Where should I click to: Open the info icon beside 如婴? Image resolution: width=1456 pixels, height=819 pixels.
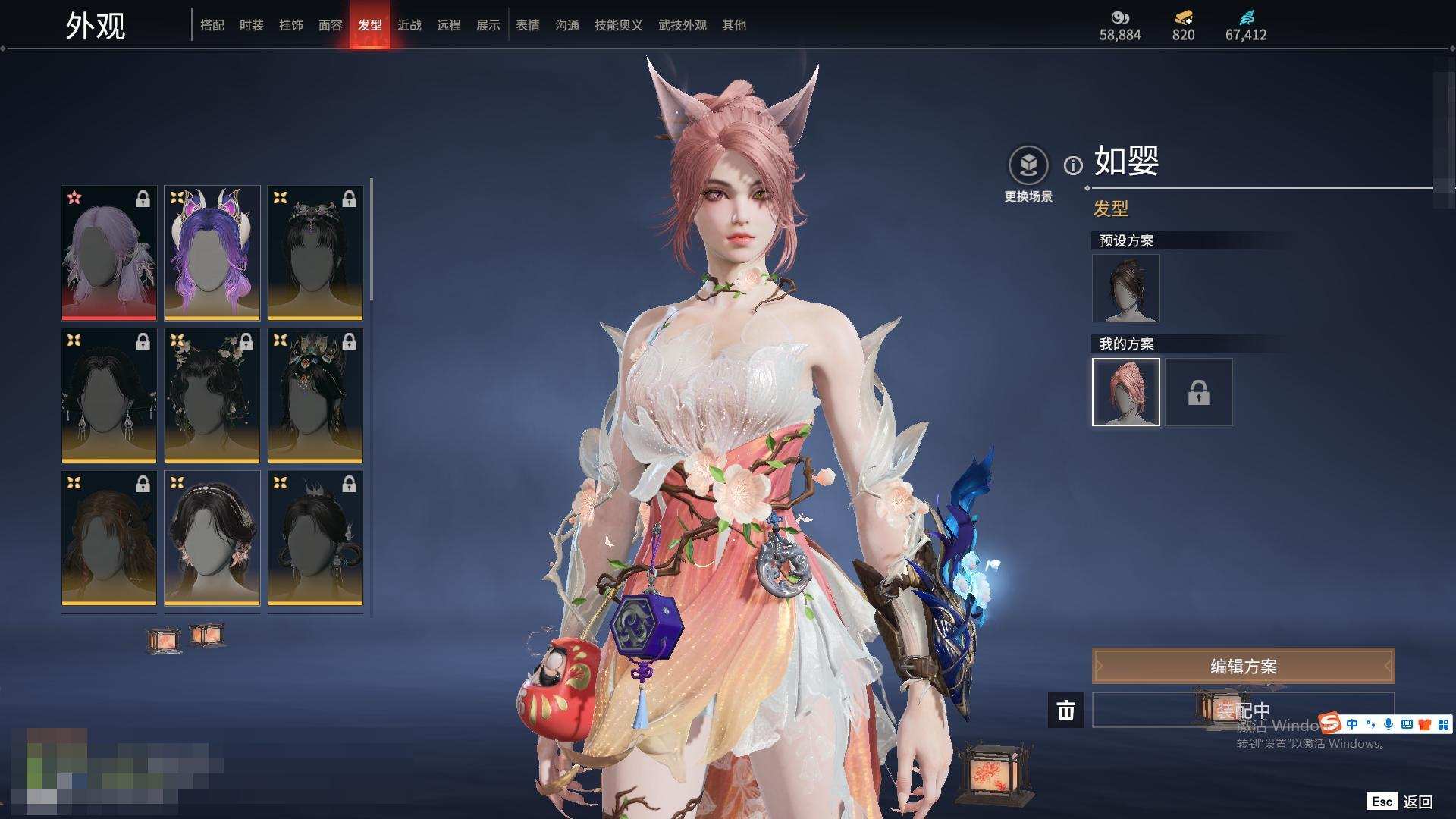(1073, 165)
